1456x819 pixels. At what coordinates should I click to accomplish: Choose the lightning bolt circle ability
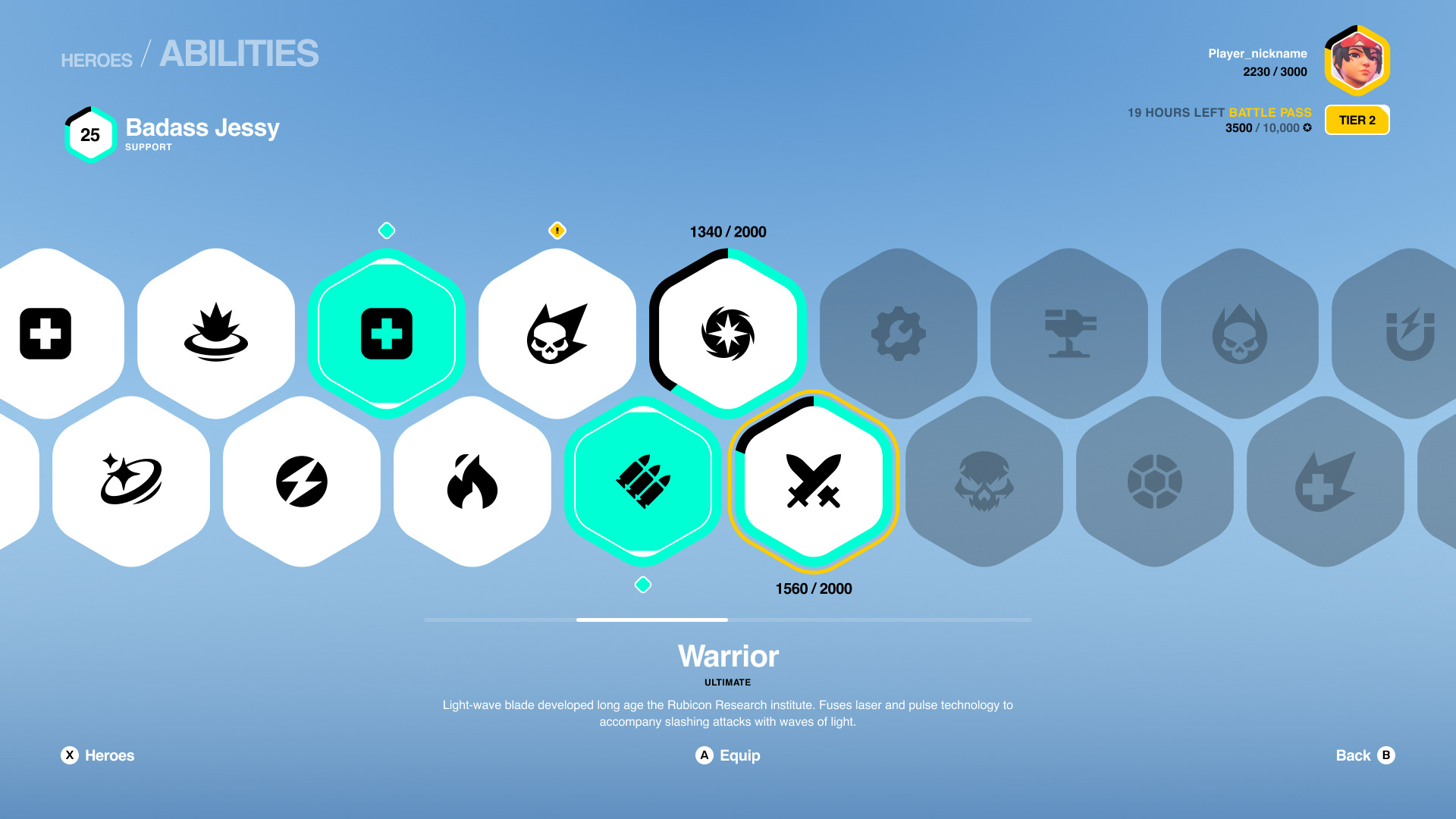pyautogui.click(x=302, y=482)
